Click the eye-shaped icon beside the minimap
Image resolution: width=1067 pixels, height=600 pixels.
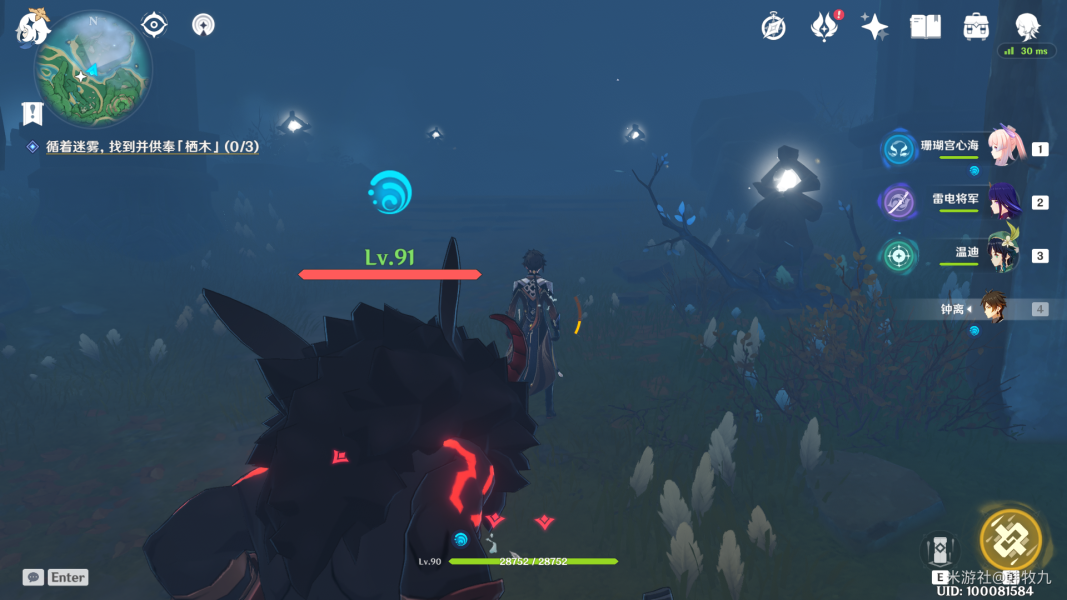[x=153, y=24]
